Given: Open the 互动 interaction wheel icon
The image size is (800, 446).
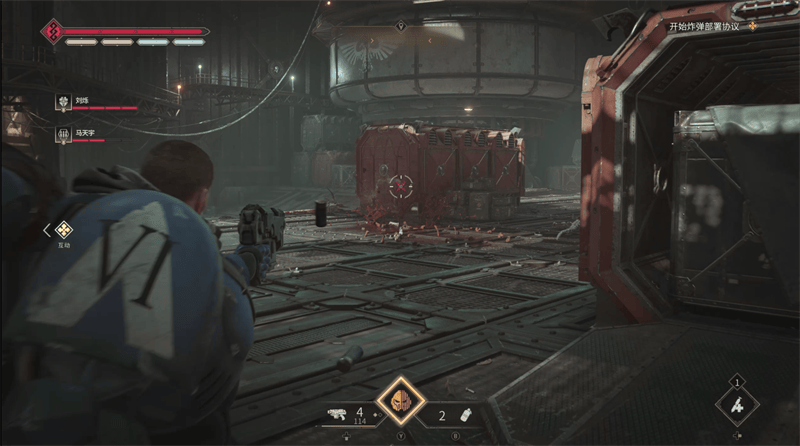Looking at the screenshot, I should point(63,229).
